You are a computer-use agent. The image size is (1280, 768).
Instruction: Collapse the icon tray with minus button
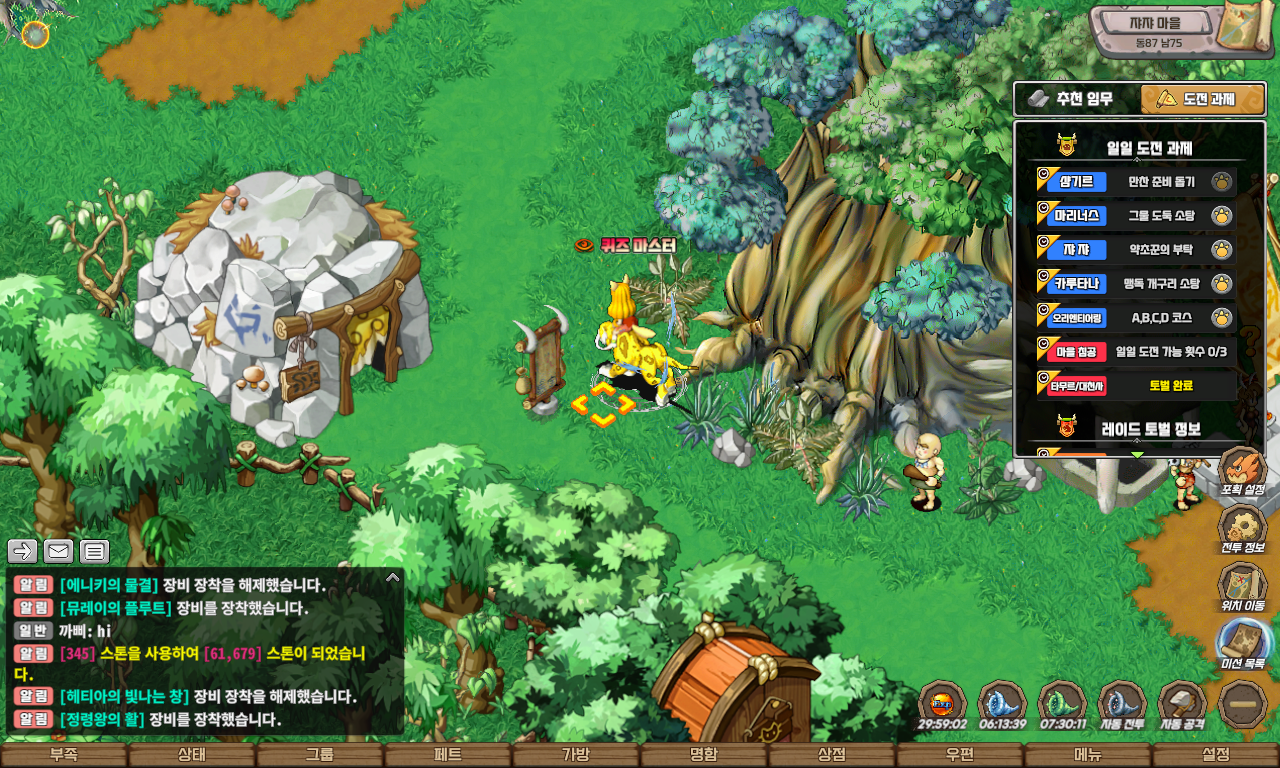tap(1243, 704)
